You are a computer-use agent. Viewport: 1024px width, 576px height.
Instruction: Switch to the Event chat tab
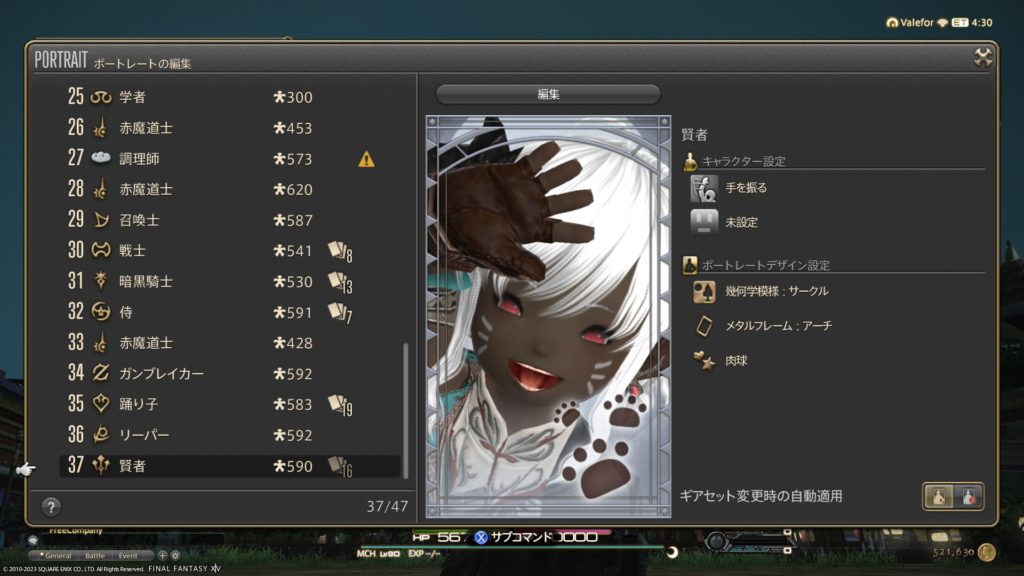point(129,554)
